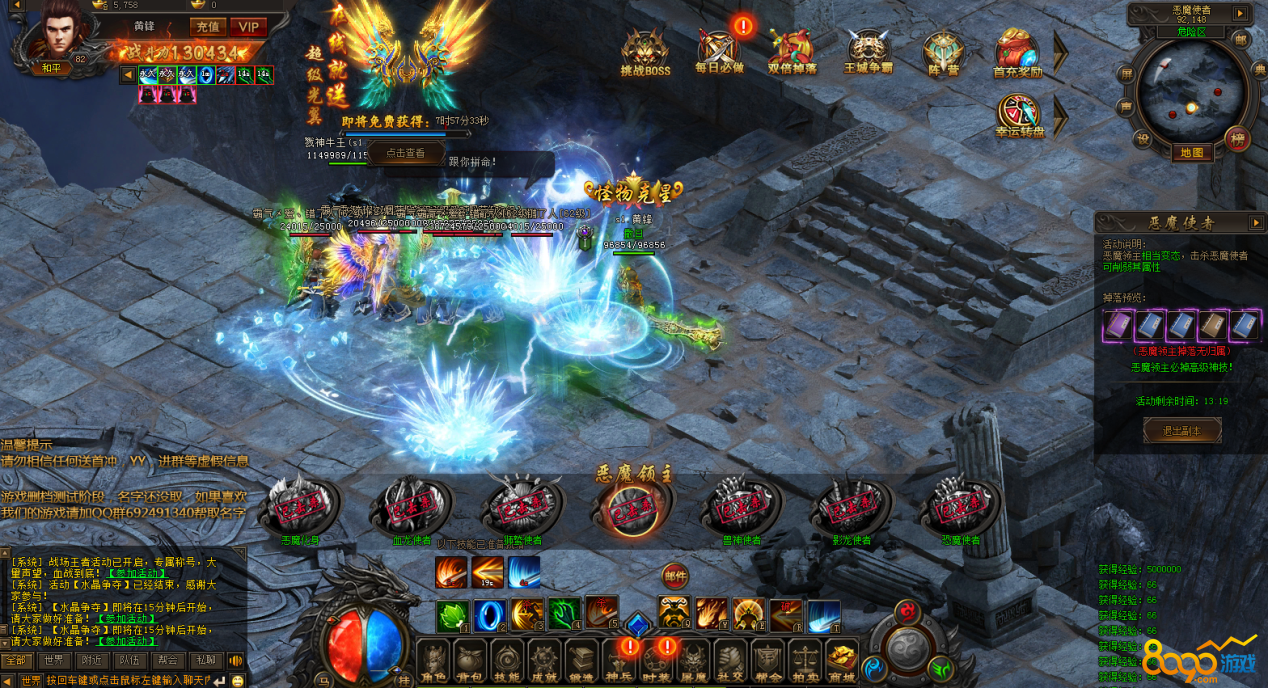The height and width of the screenshot is (688, 1268).
Task: Click the 退出副本 exit dungeon button
Action: point(1182,431)
